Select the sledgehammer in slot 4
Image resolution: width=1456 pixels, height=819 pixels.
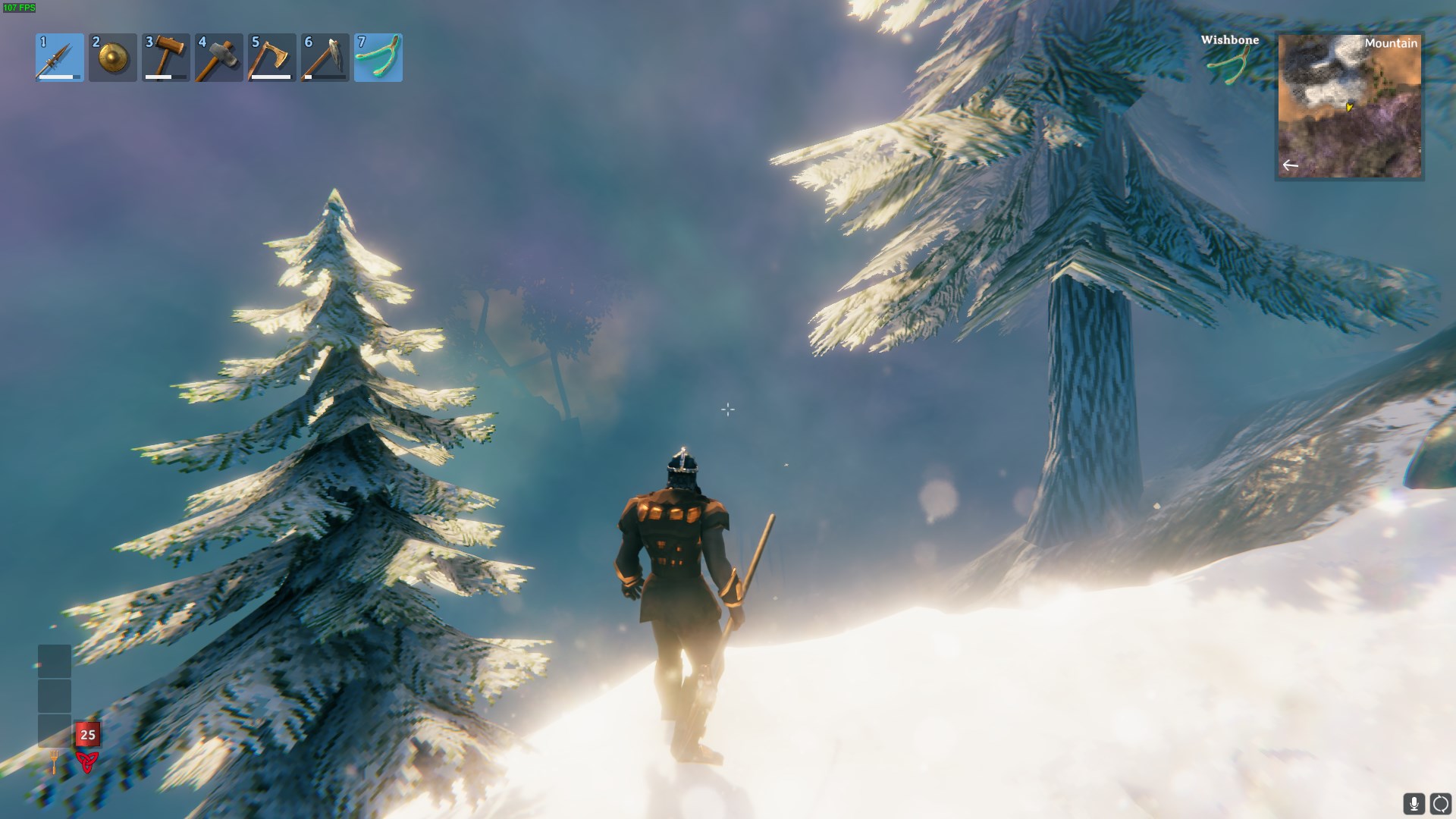(x=218, y=58)
